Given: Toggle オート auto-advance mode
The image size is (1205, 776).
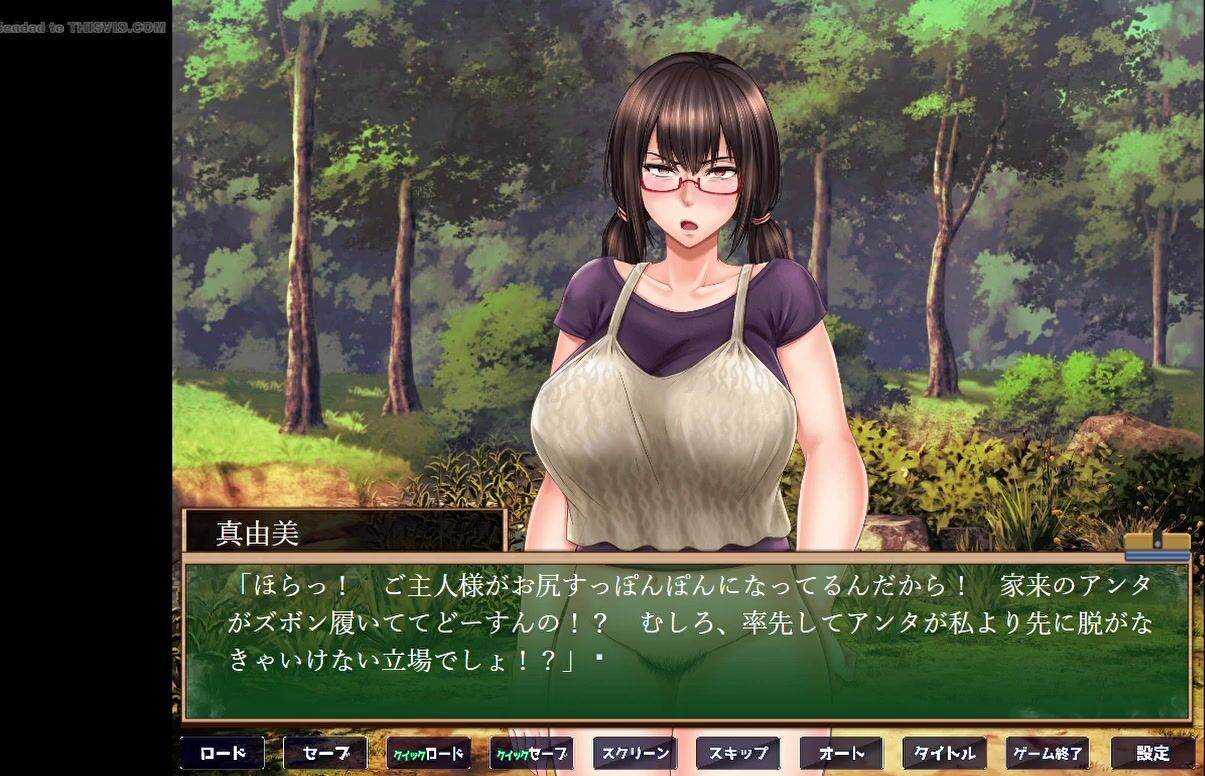Looking at the screenshot, I should pos(841,753).
